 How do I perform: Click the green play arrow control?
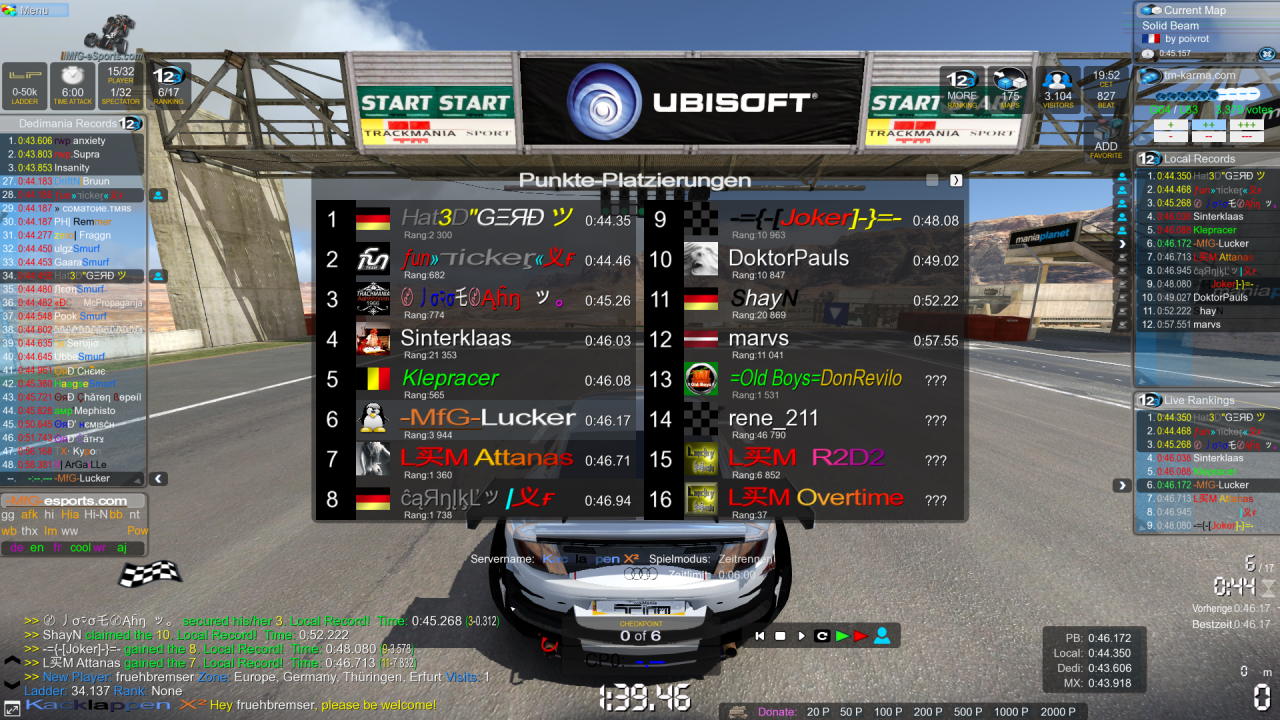[x=842, y=636]
